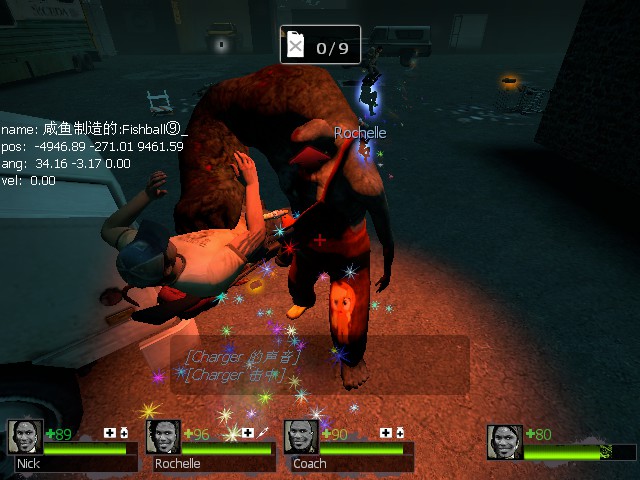Select Coach's teammate portrait
Viewport: 640px width, 480px height.
301,437
